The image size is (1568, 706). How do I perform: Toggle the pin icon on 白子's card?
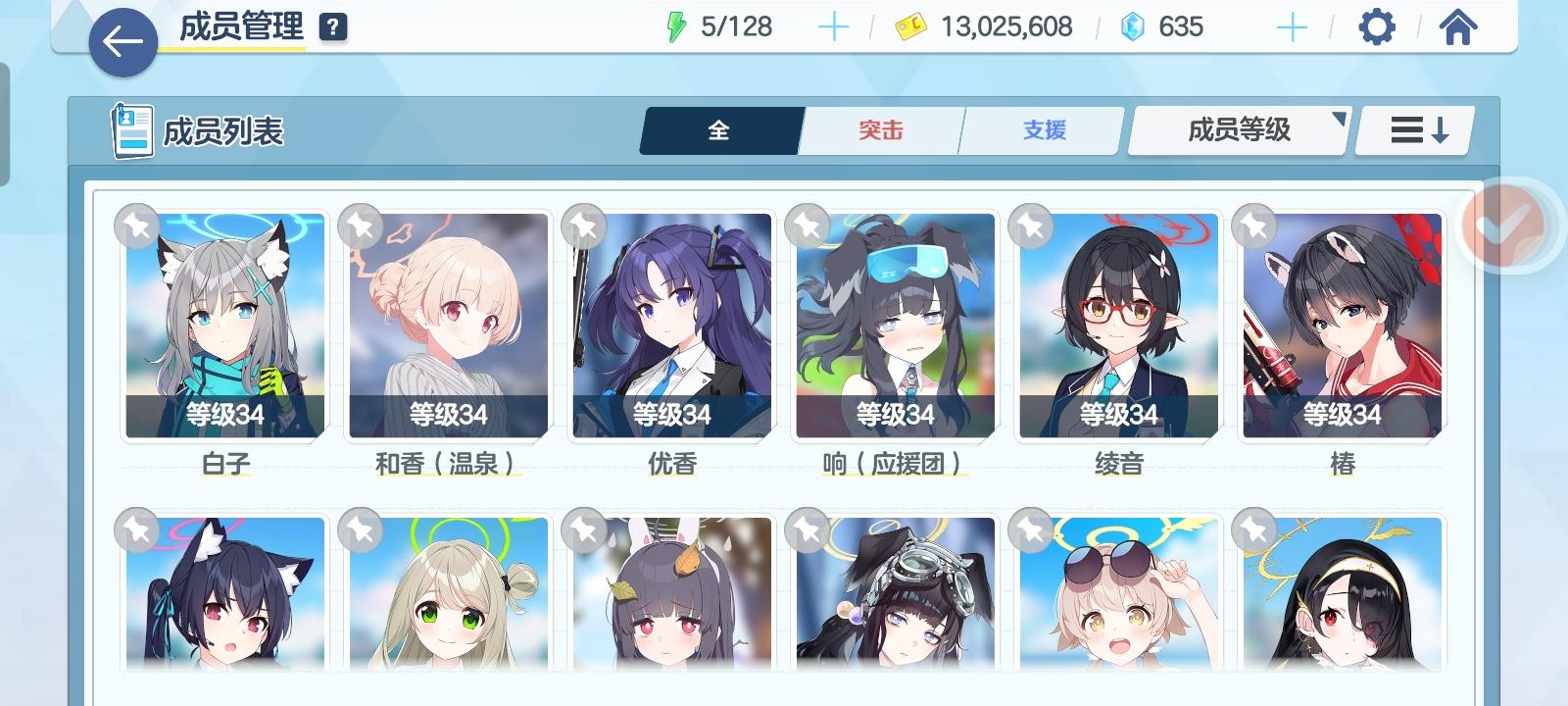[x=134, y=227]
